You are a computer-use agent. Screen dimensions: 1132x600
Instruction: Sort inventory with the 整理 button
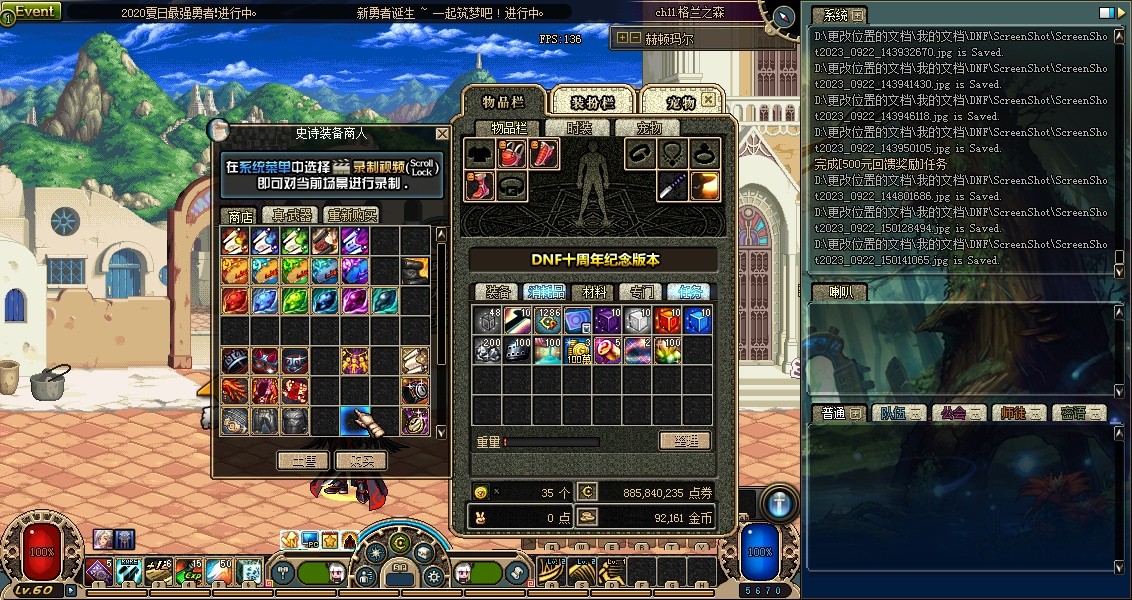(685, 441)
